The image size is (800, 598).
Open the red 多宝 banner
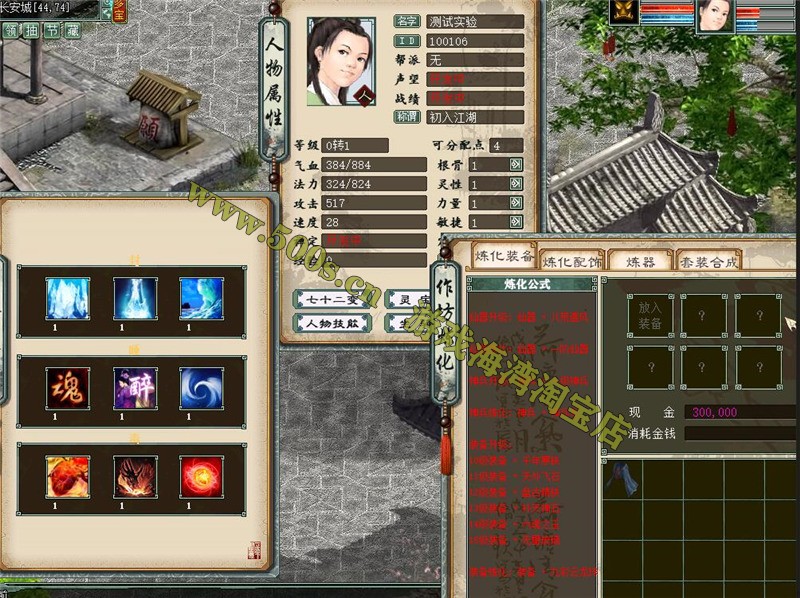[119, 10]
